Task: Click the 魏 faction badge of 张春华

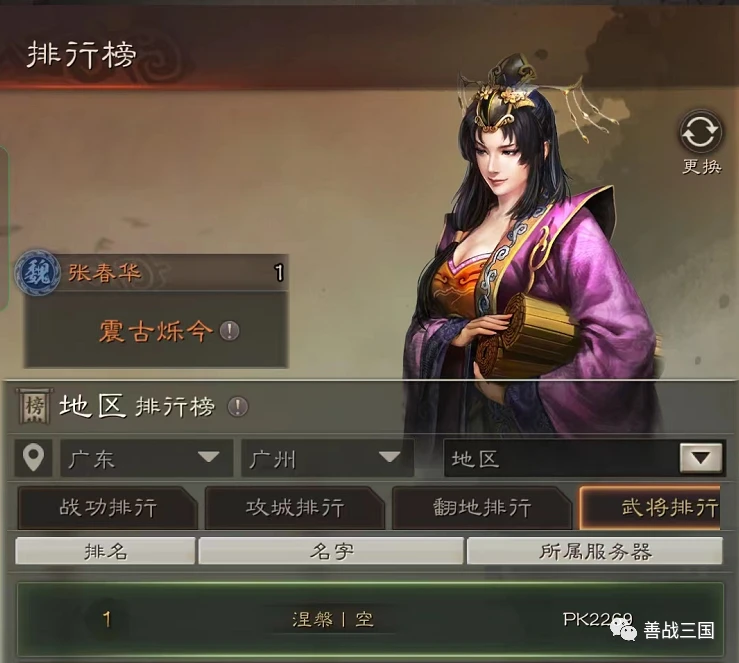Action: pos(37,273)
